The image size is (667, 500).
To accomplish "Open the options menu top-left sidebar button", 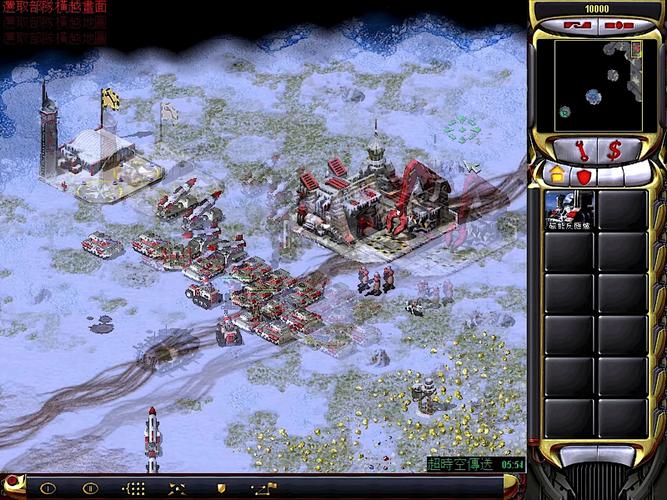I will click(575, 24).
